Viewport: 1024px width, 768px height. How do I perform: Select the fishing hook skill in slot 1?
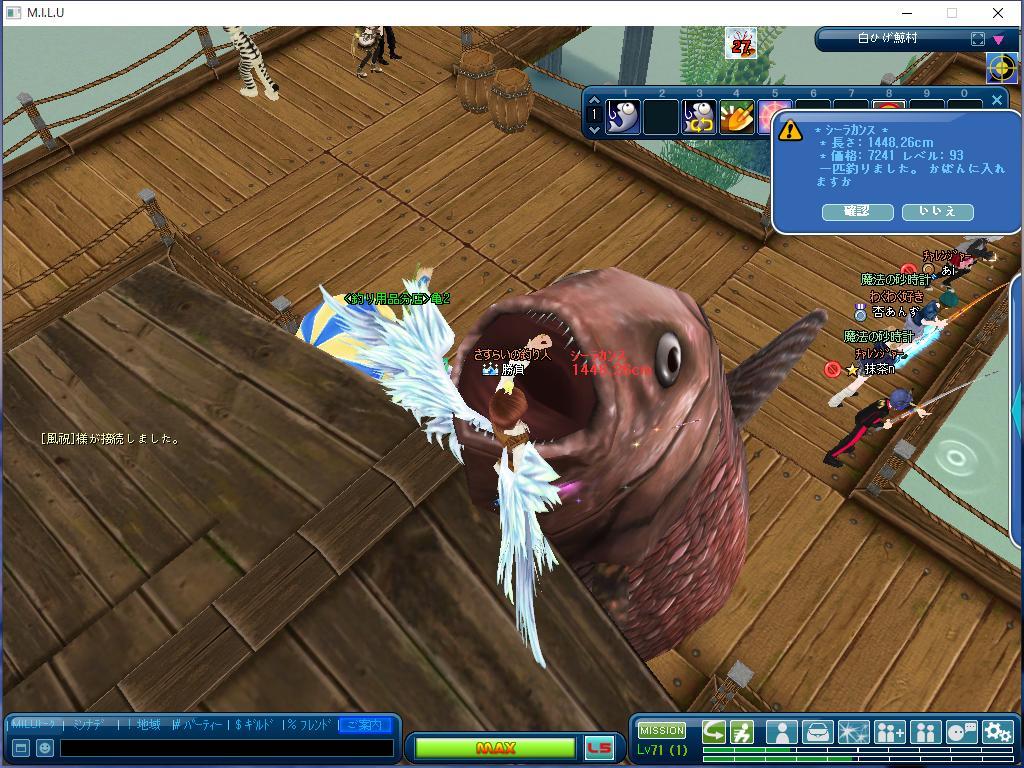tap(623, 118)
